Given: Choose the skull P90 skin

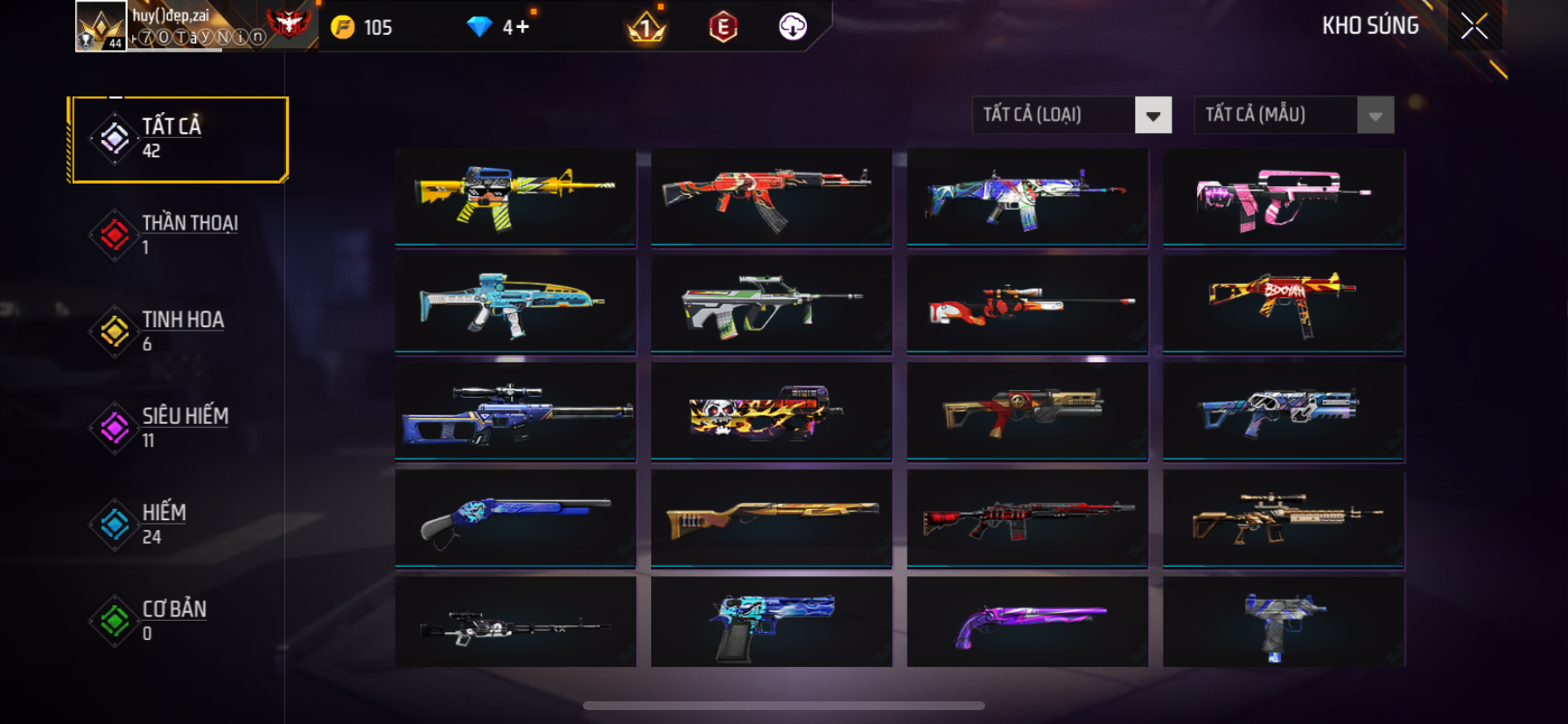Looking at the screenshot, I should click(771, 411).
